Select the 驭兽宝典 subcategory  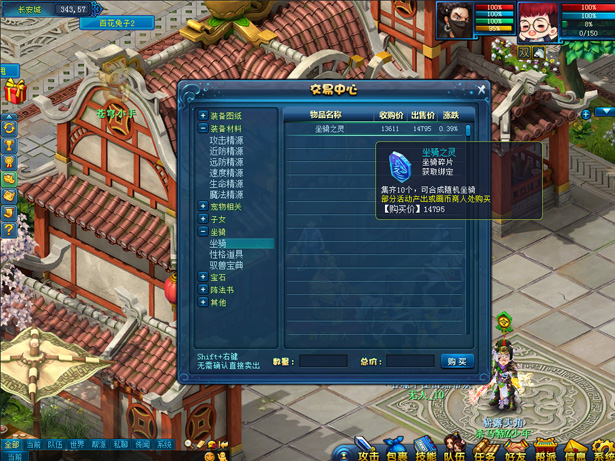[x=226, y=266]
